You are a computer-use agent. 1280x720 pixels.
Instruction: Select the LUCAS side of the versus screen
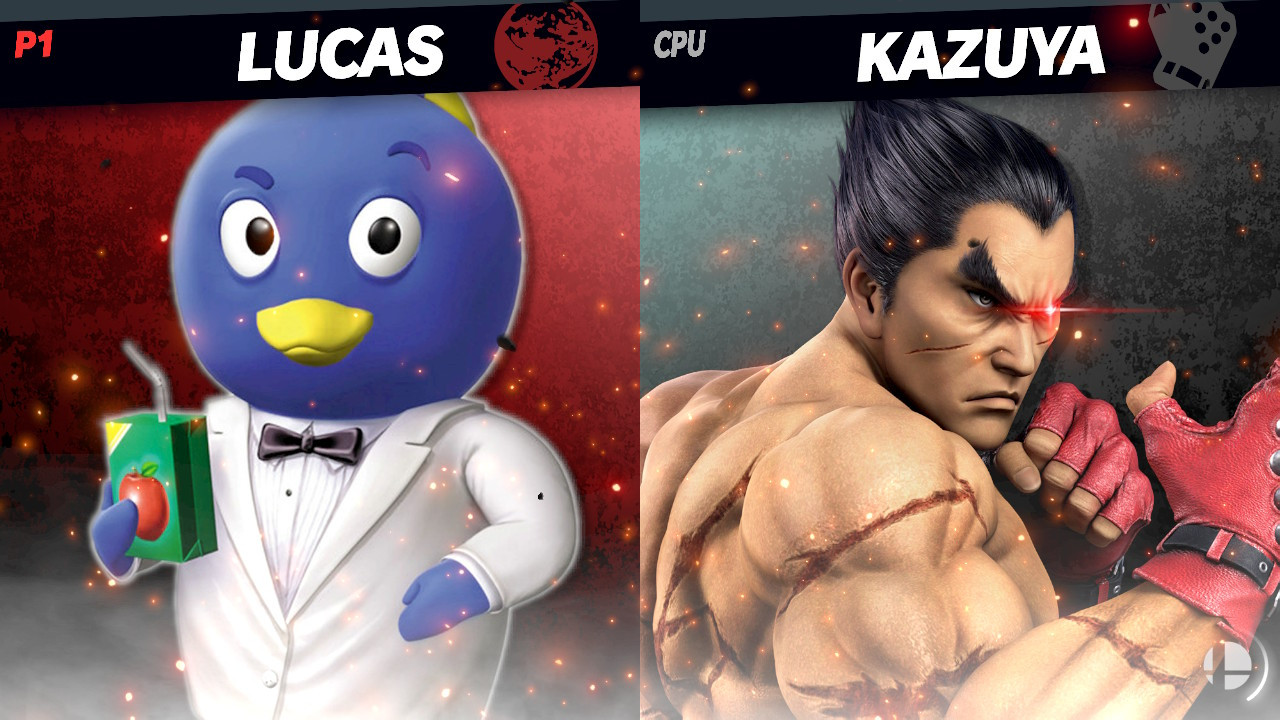[x=300, y=400]
